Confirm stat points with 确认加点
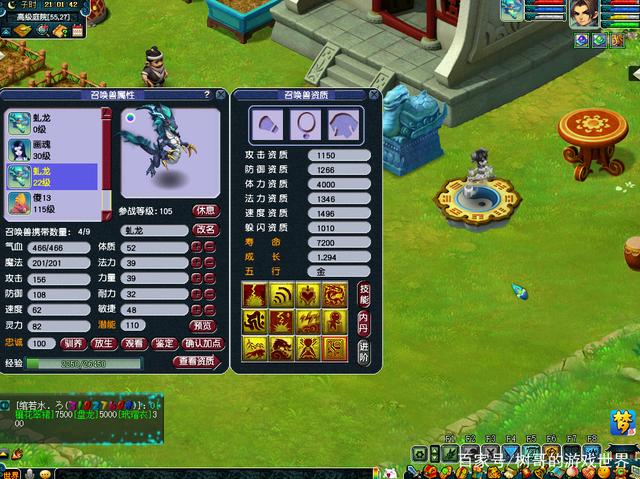 tap(204, 343)
